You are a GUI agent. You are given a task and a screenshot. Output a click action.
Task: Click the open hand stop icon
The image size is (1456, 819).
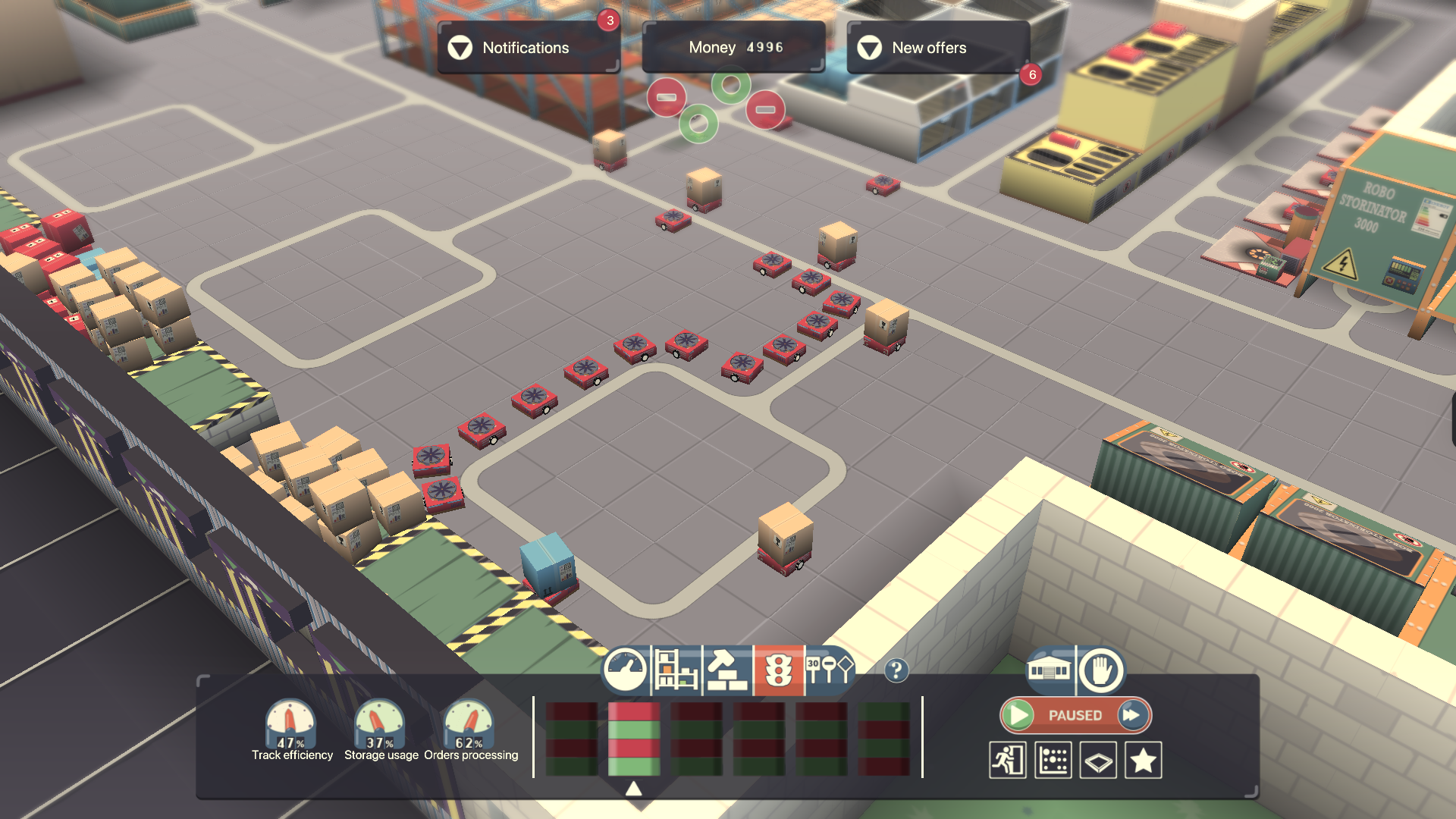tap(1100, 670)
